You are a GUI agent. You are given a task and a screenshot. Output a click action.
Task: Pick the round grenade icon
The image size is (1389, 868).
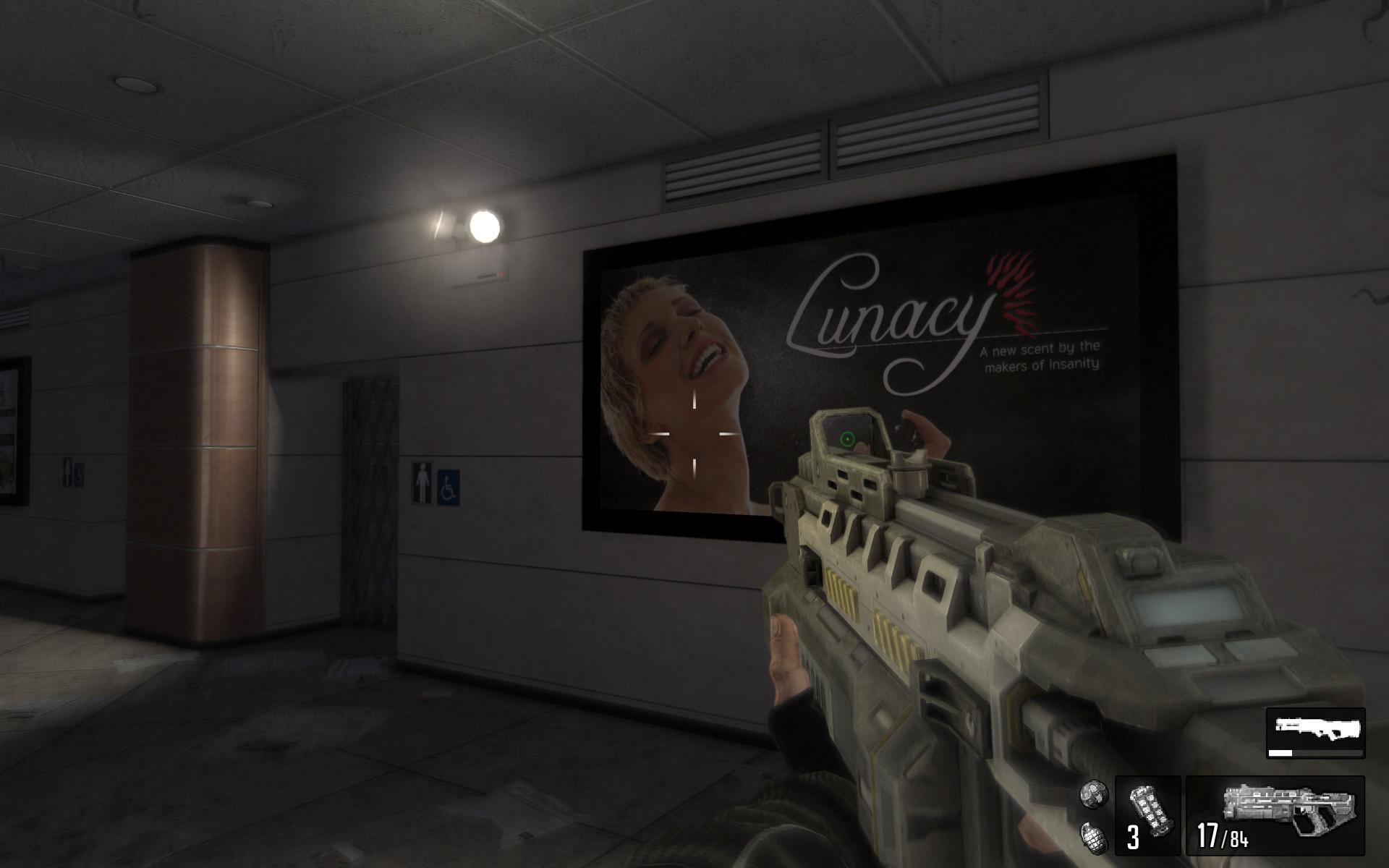click(1094, 794)
